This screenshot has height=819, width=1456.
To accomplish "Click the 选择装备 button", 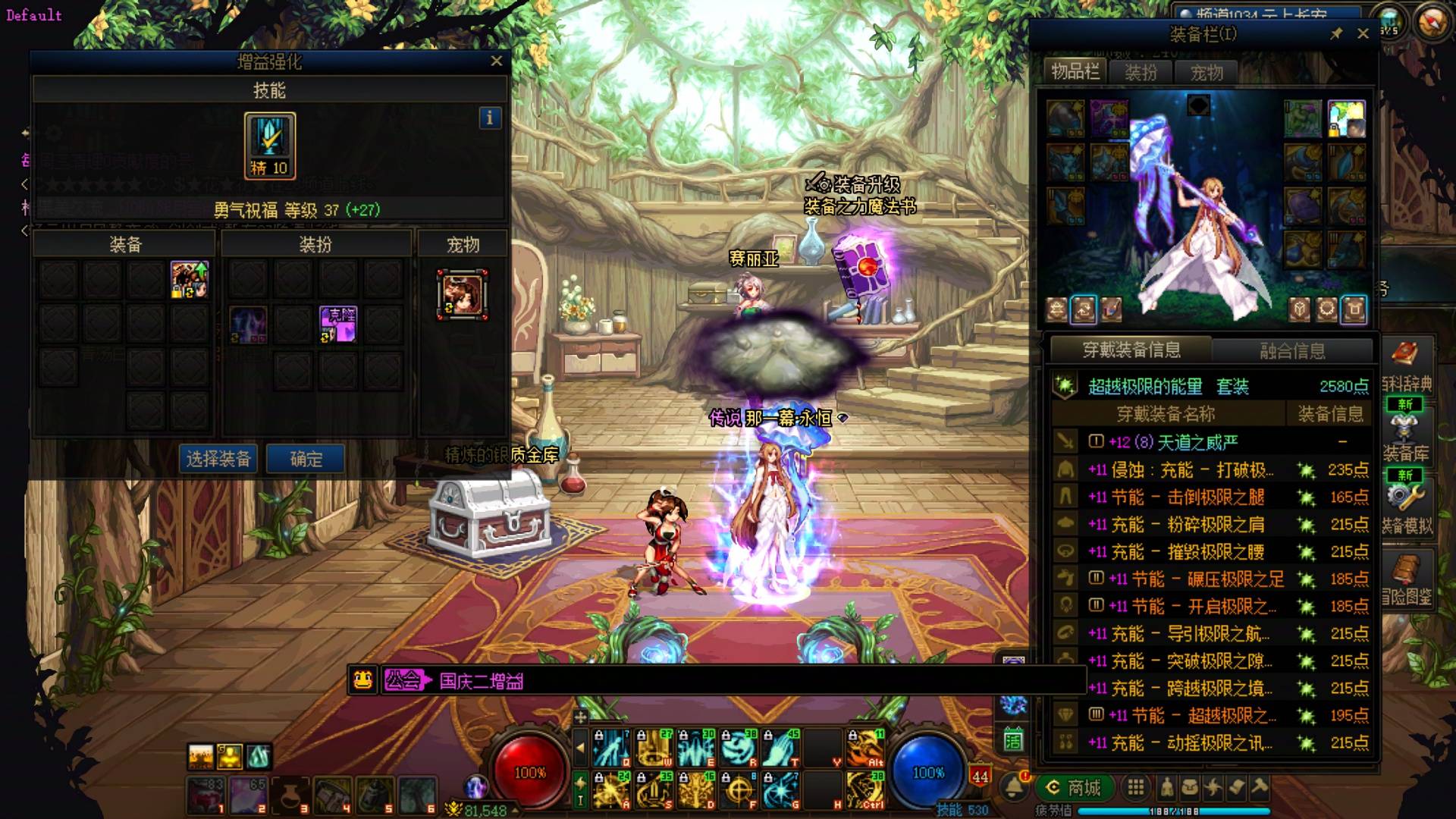I will pyautogui.click(x=218, y=459).
